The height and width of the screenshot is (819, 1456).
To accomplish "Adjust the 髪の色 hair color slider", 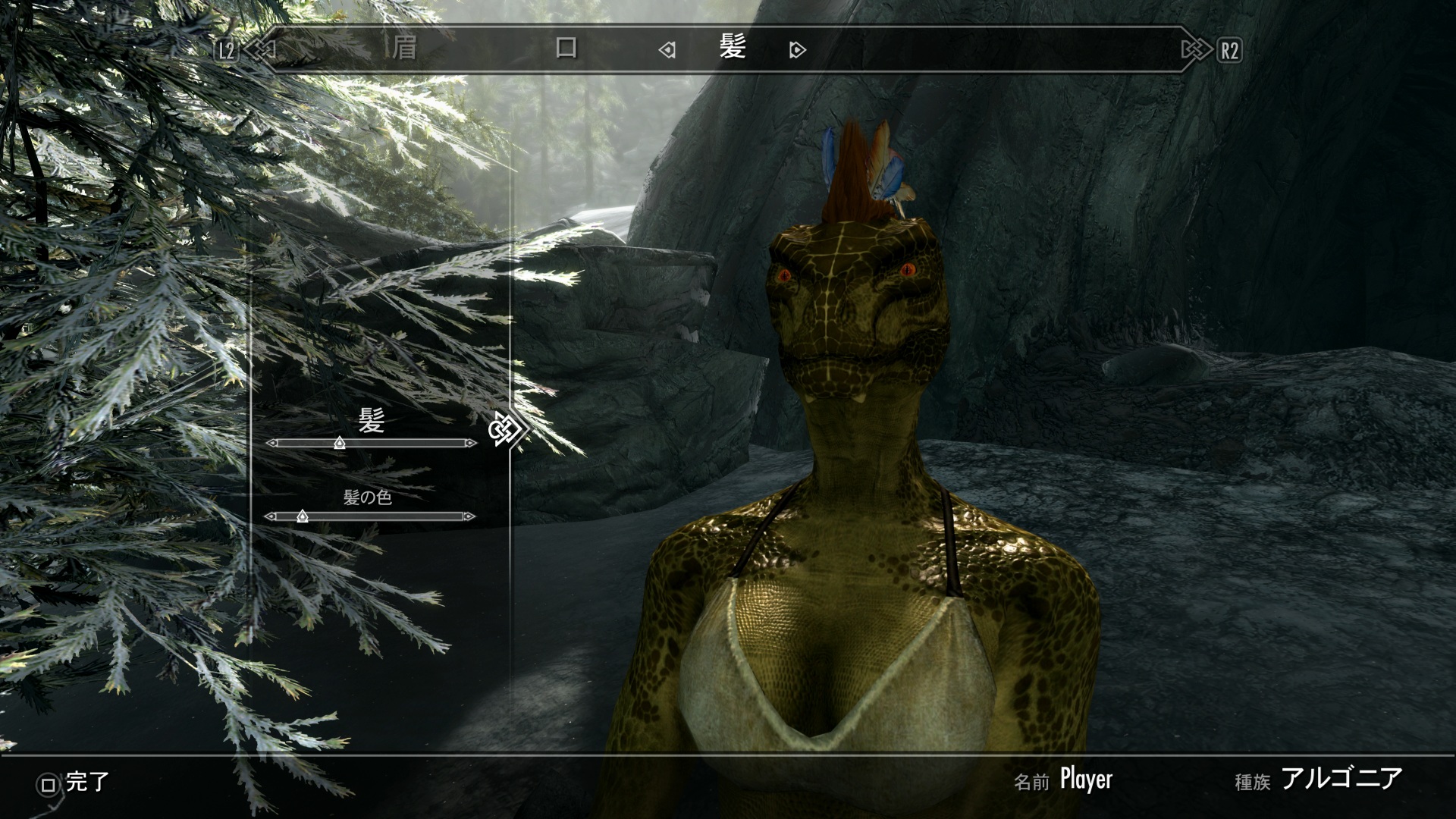I will tap(302, 516).
